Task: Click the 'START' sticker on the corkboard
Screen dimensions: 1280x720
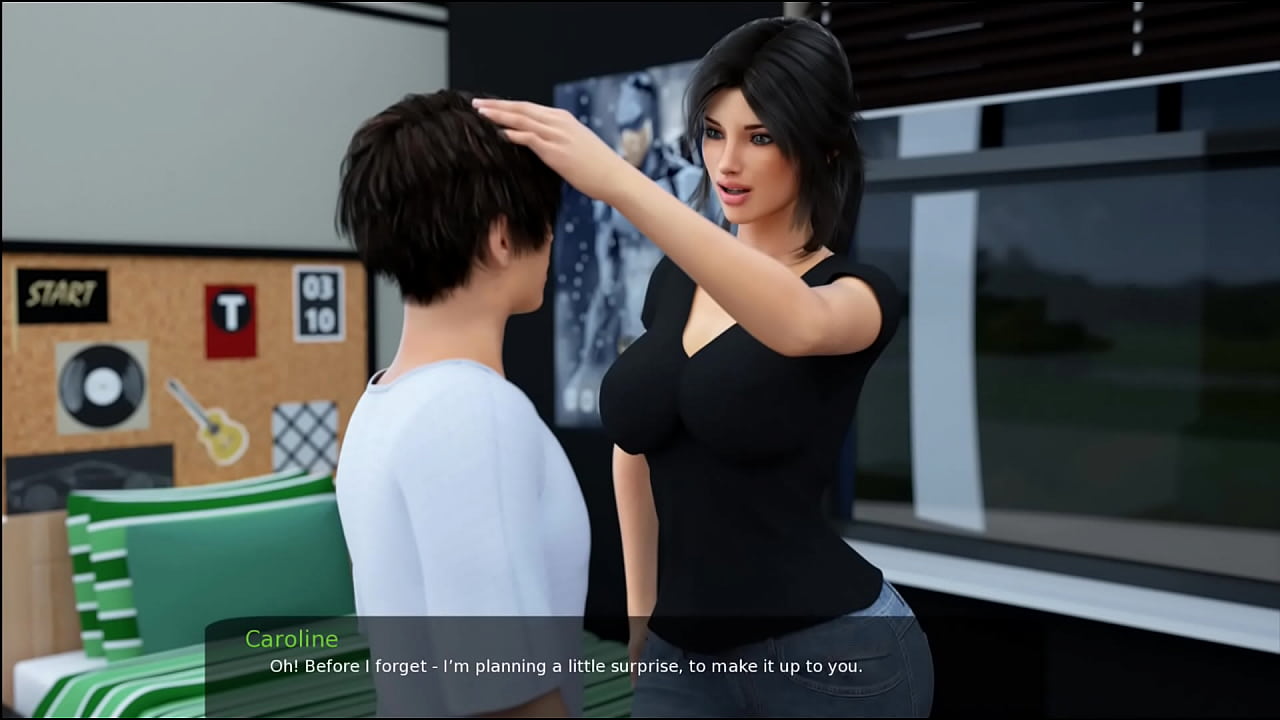Action: [x=60, y=294]
